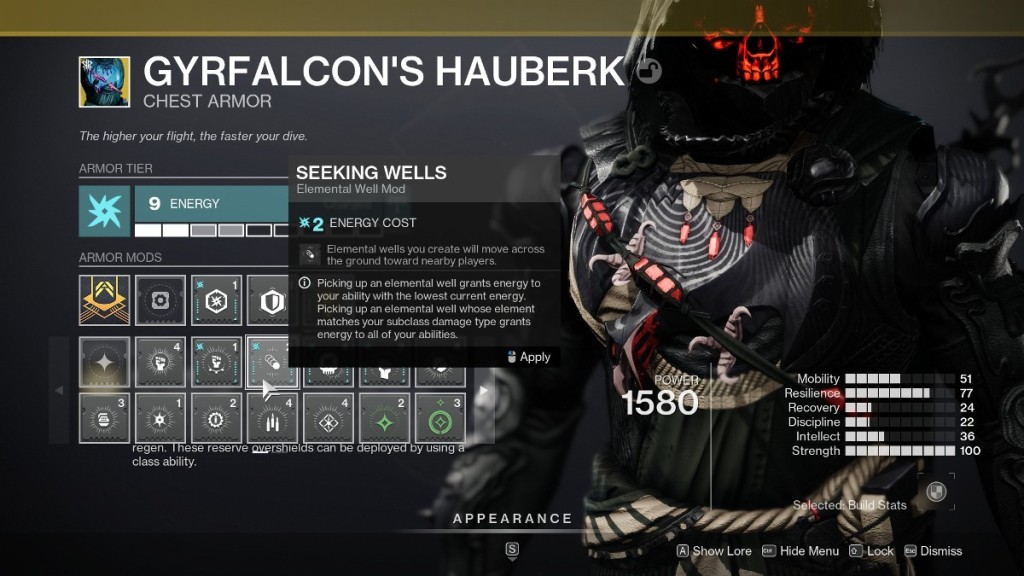Open the golden chevron armor mod slot
Image resolution: width=1024 pixels, height=576 pixels.
point(105,300)
